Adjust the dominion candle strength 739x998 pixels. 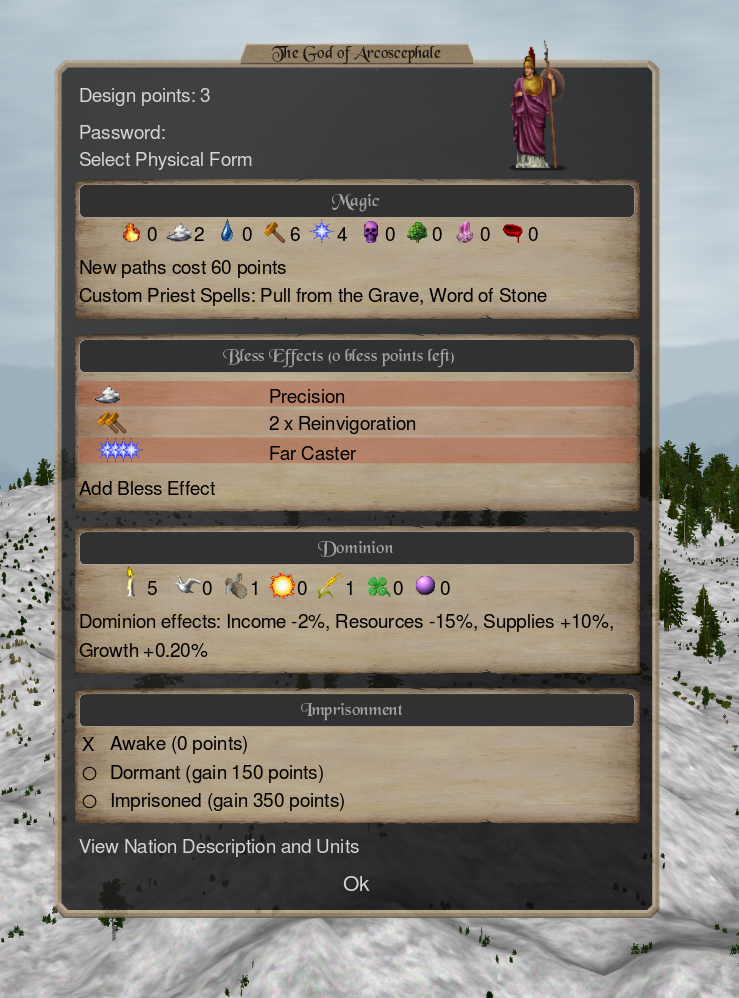click(131, 585)
